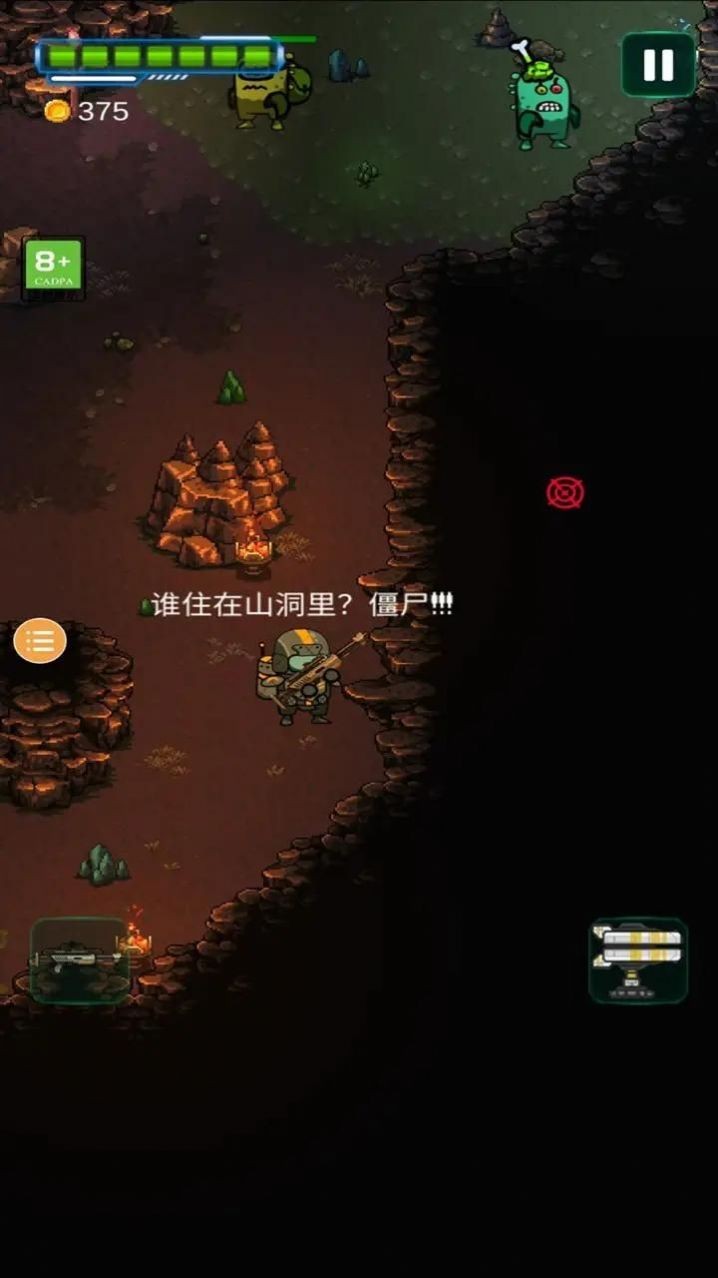Open the CADPA 8+ age rating badge
The width and height of the screenshot is (718, 1278).
[x=54, y=268]
